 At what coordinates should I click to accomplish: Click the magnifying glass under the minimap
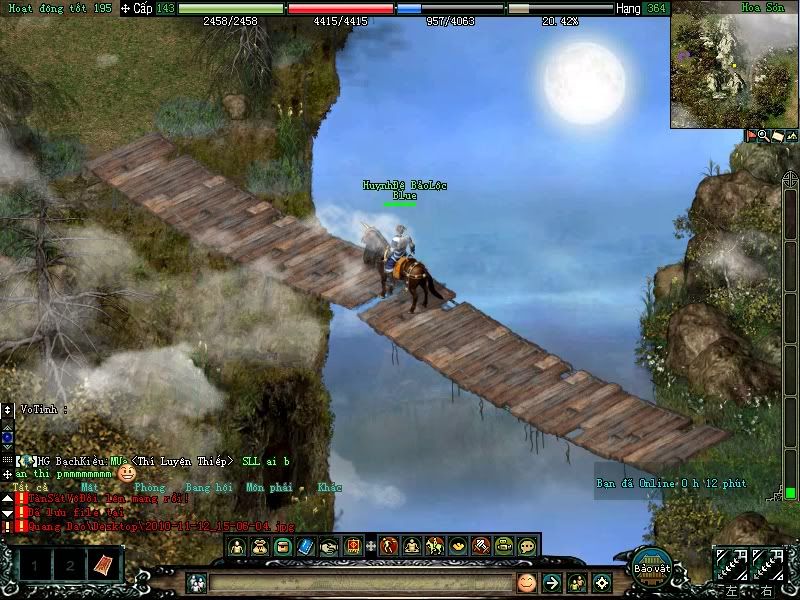pos(763,135)
